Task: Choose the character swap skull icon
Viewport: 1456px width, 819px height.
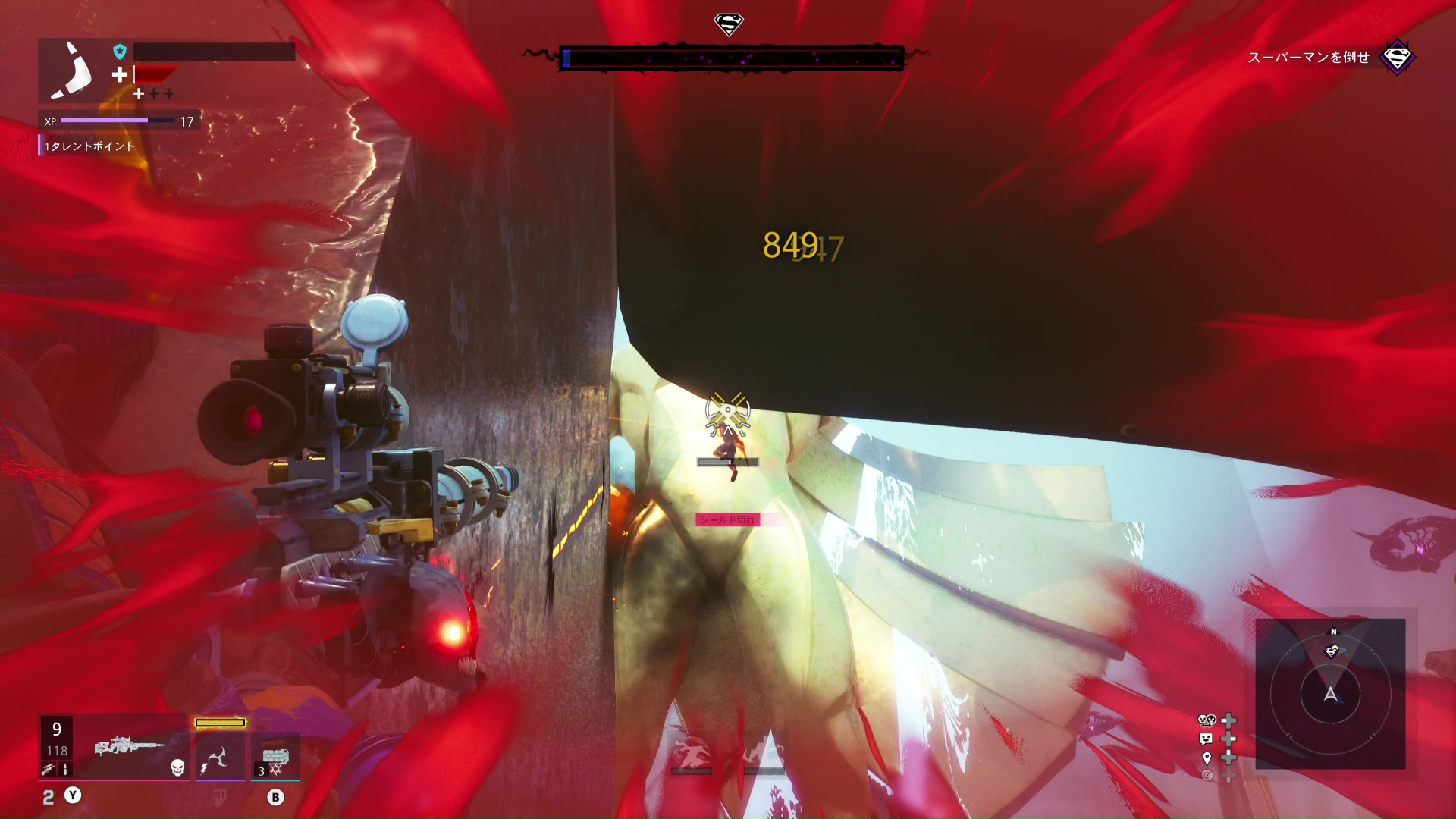Action: (x=1207, y=720)
